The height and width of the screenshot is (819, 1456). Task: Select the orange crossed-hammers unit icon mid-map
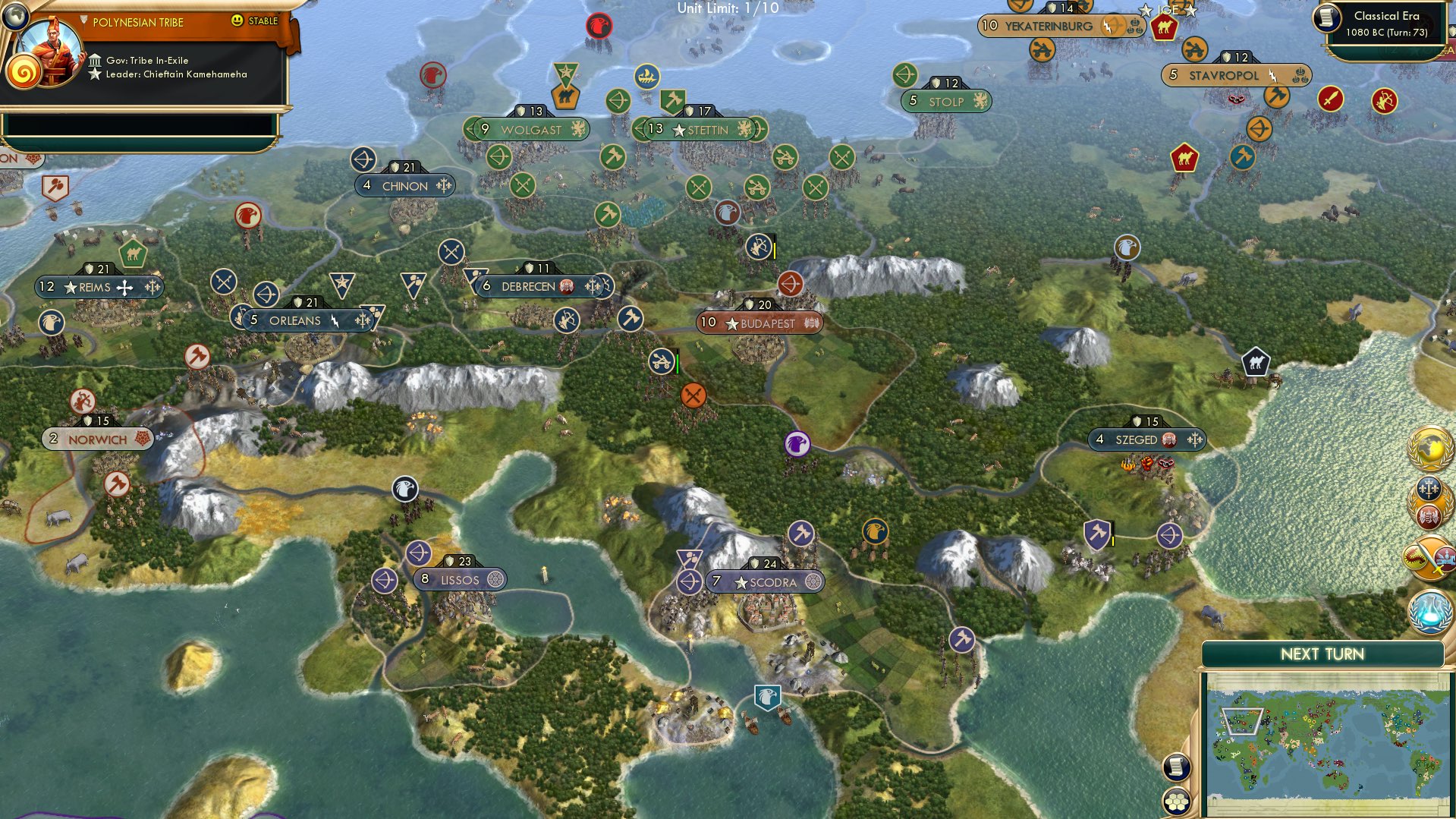[x=692, y=394]
